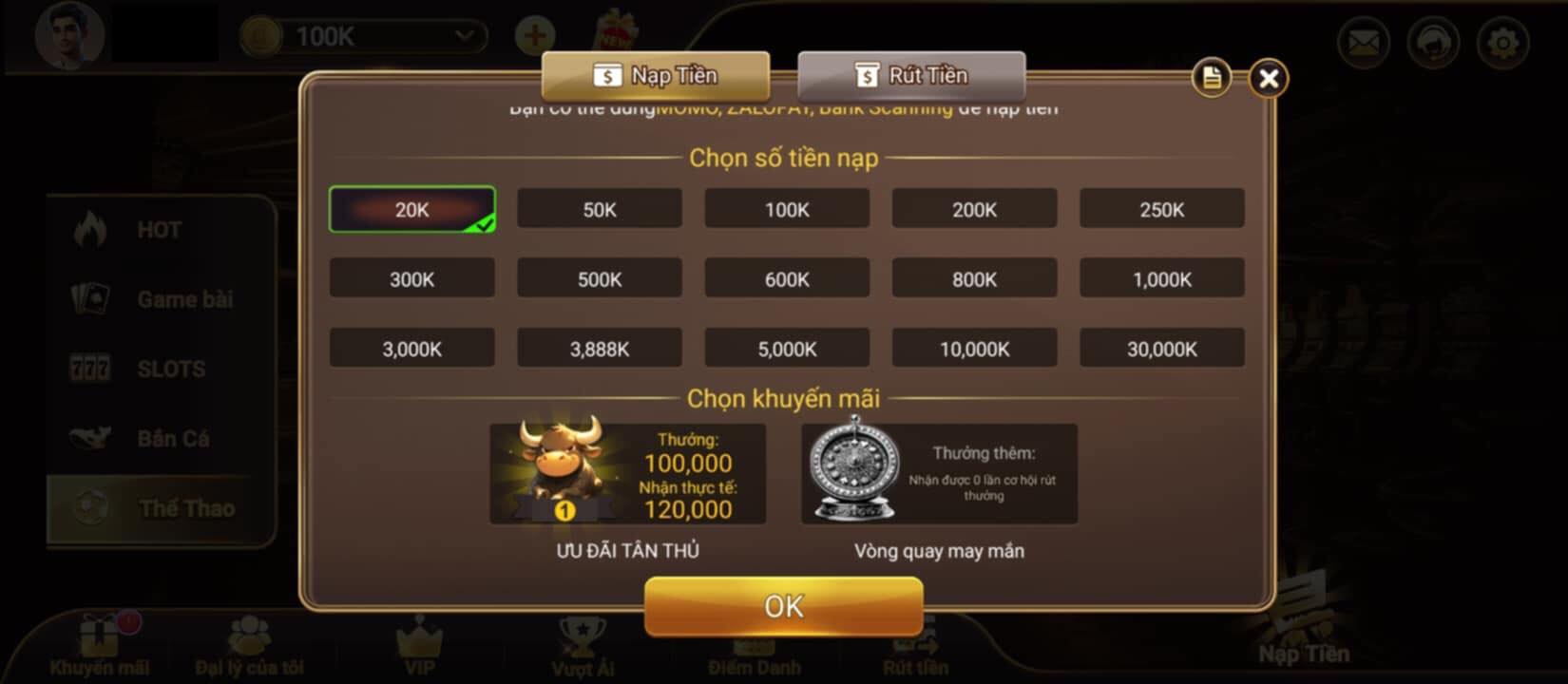Screen dimensions: 1568x684
Task: Check the mail envelope inbox
Action: click(x=1363, y=43)
